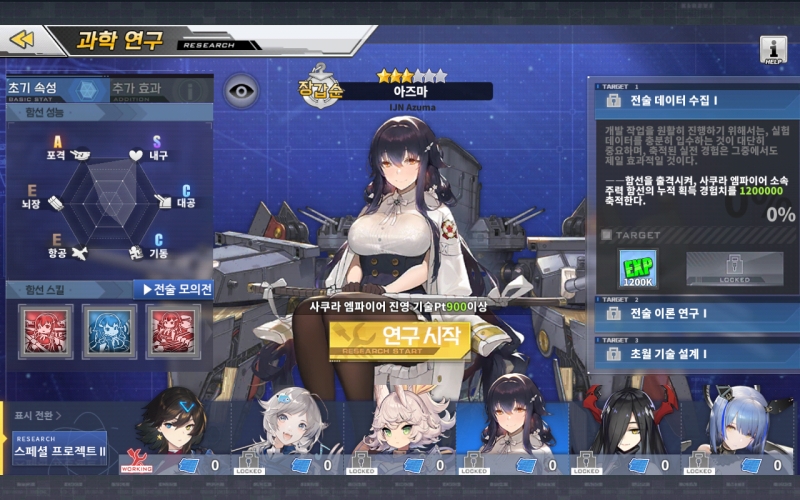Viewport: 800px width, 500px height.
Task: Expand the 초월 기술 설계 I target
Action: click(x=690, y=353)
